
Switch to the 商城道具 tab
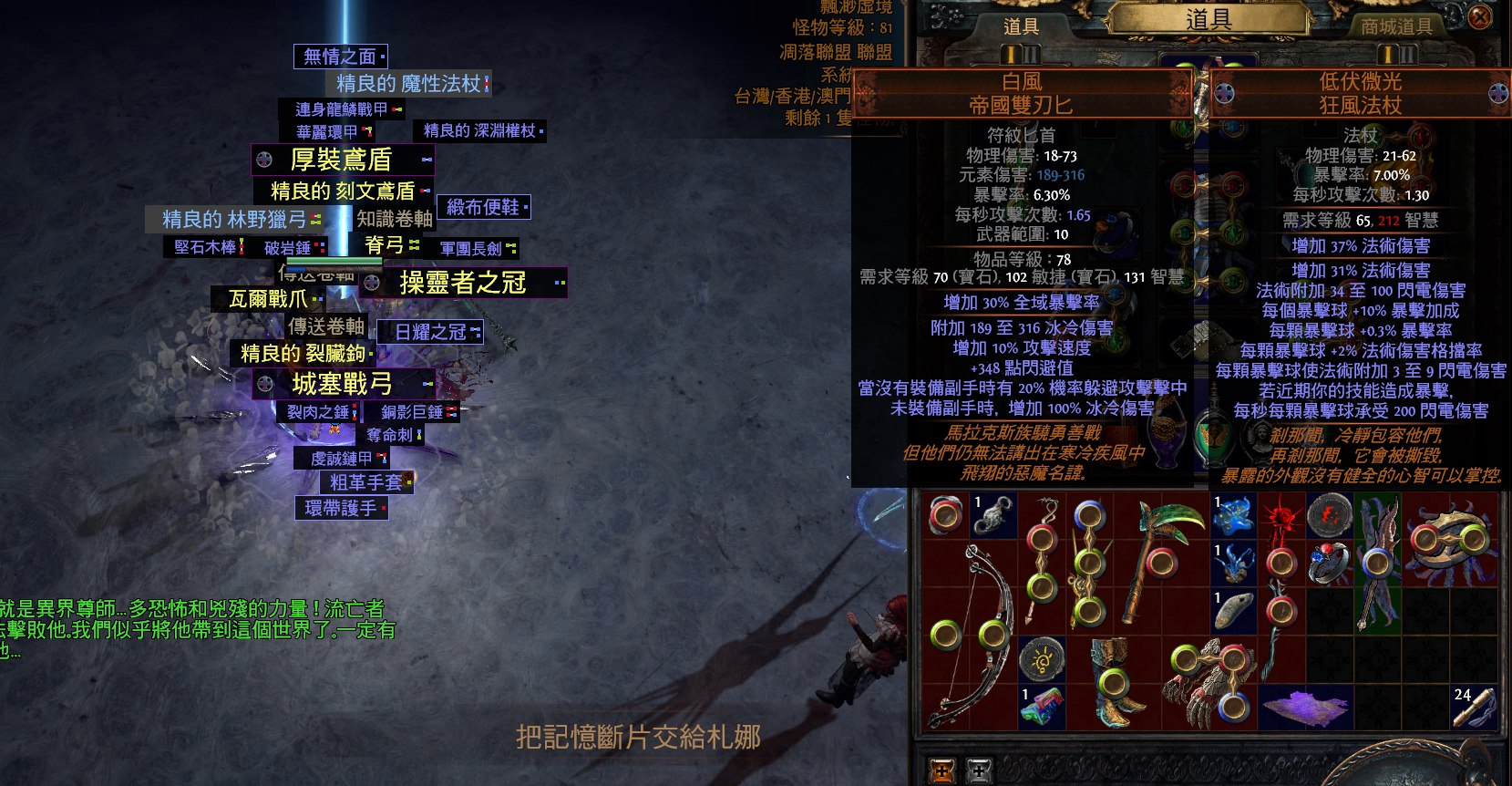pyautogui.click(x=1396, y=26)
